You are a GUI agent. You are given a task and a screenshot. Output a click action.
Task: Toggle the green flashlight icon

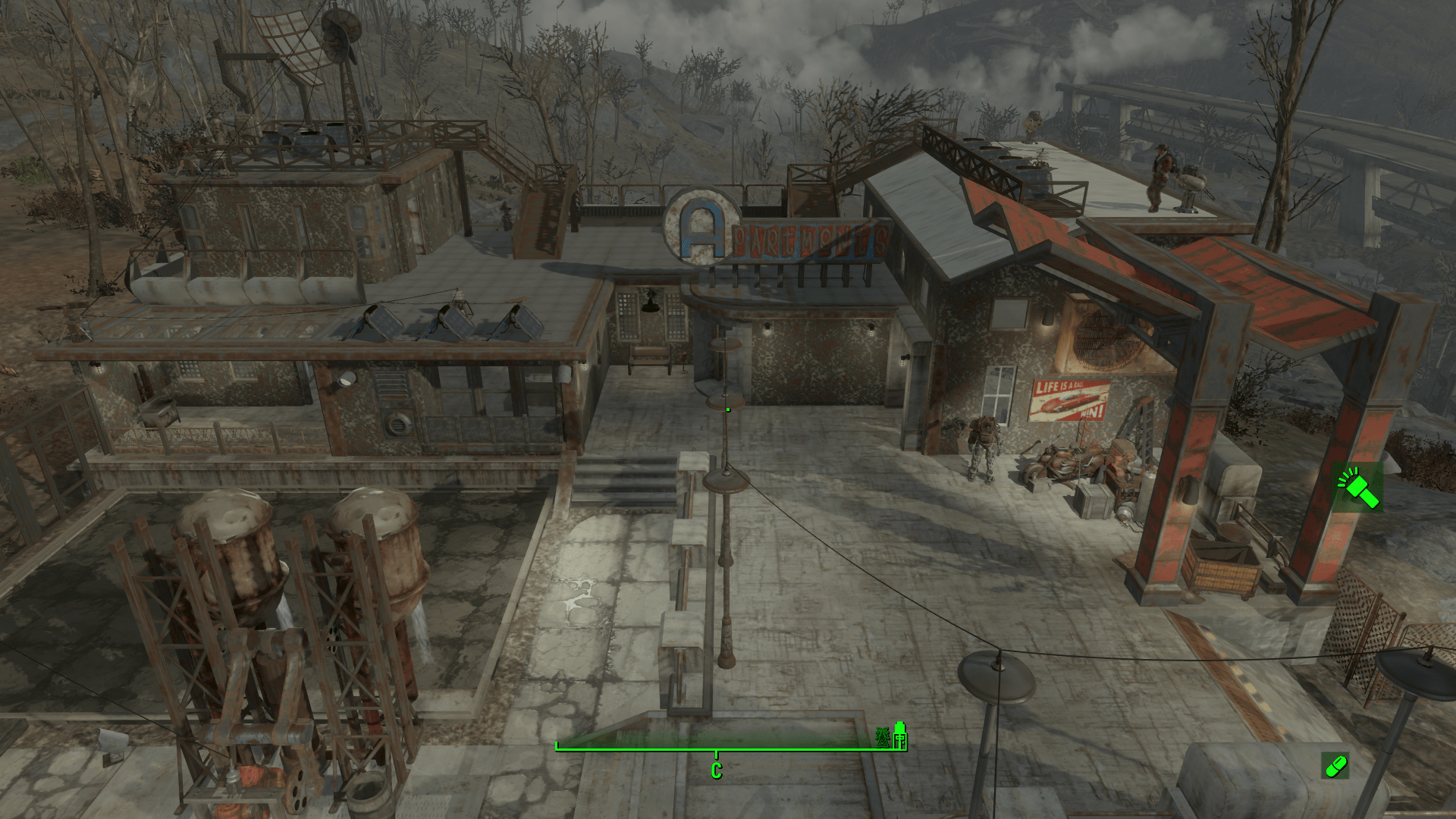point(1357,488)
